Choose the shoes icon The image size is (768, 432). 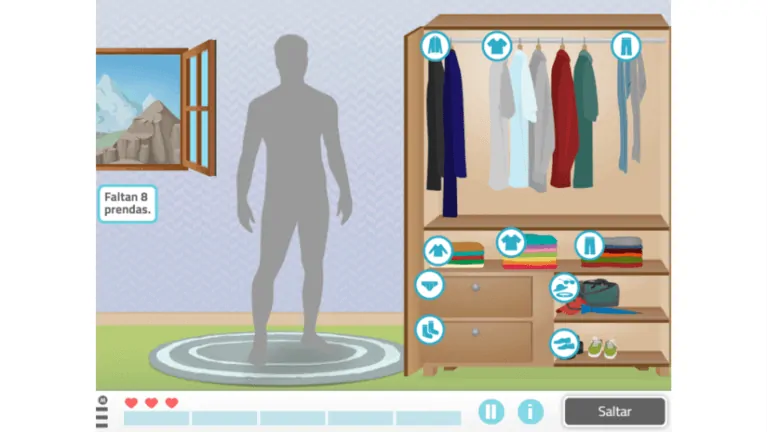click(564, 344)
